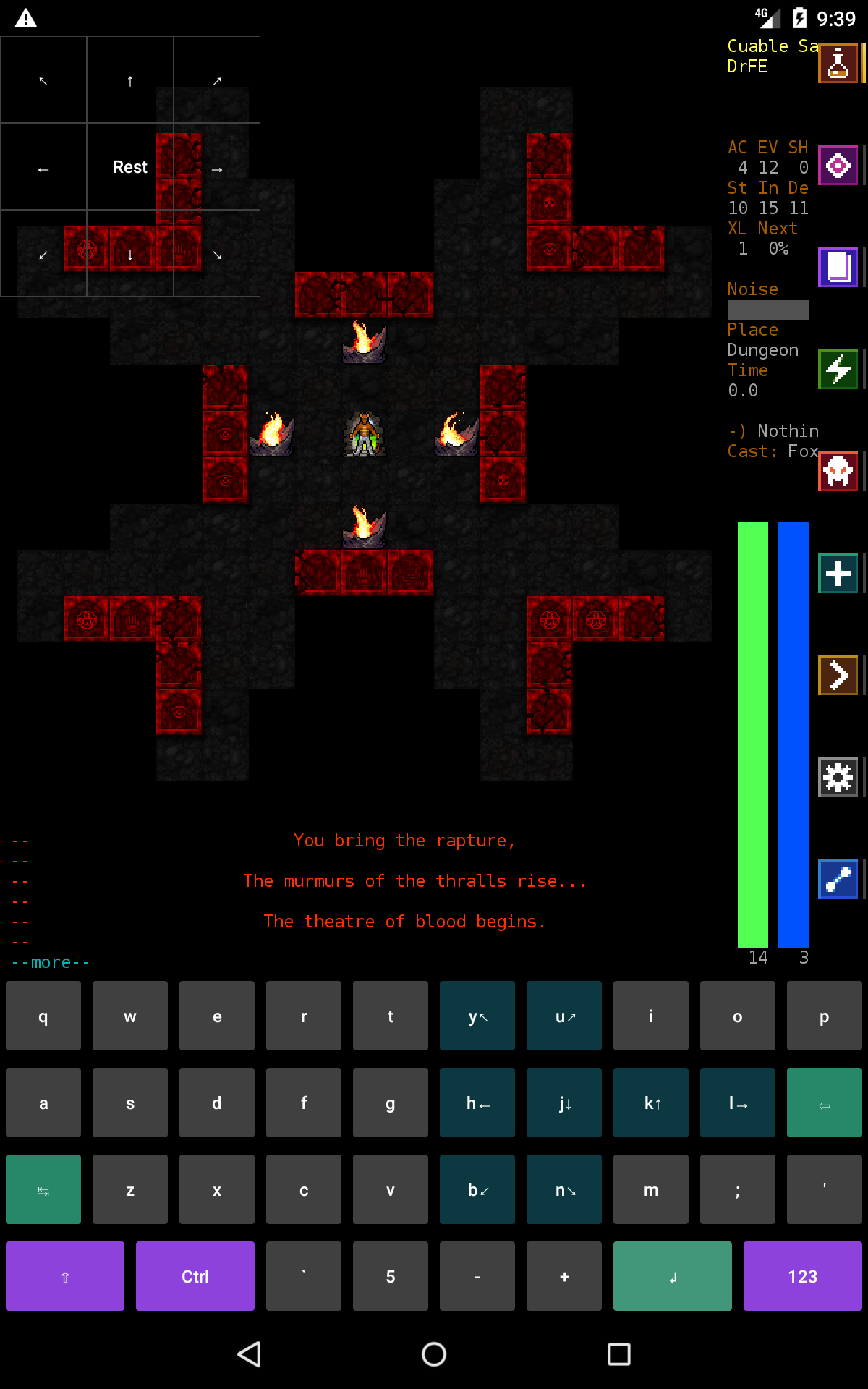
Task: Open the potion flask icon
Action: coord(838,64)
